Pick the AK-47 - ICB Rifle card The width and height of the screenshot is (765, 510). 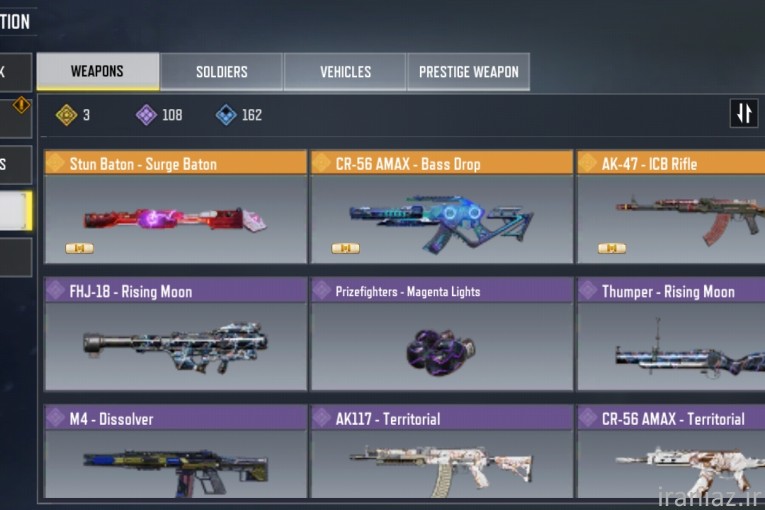(670, 207)
